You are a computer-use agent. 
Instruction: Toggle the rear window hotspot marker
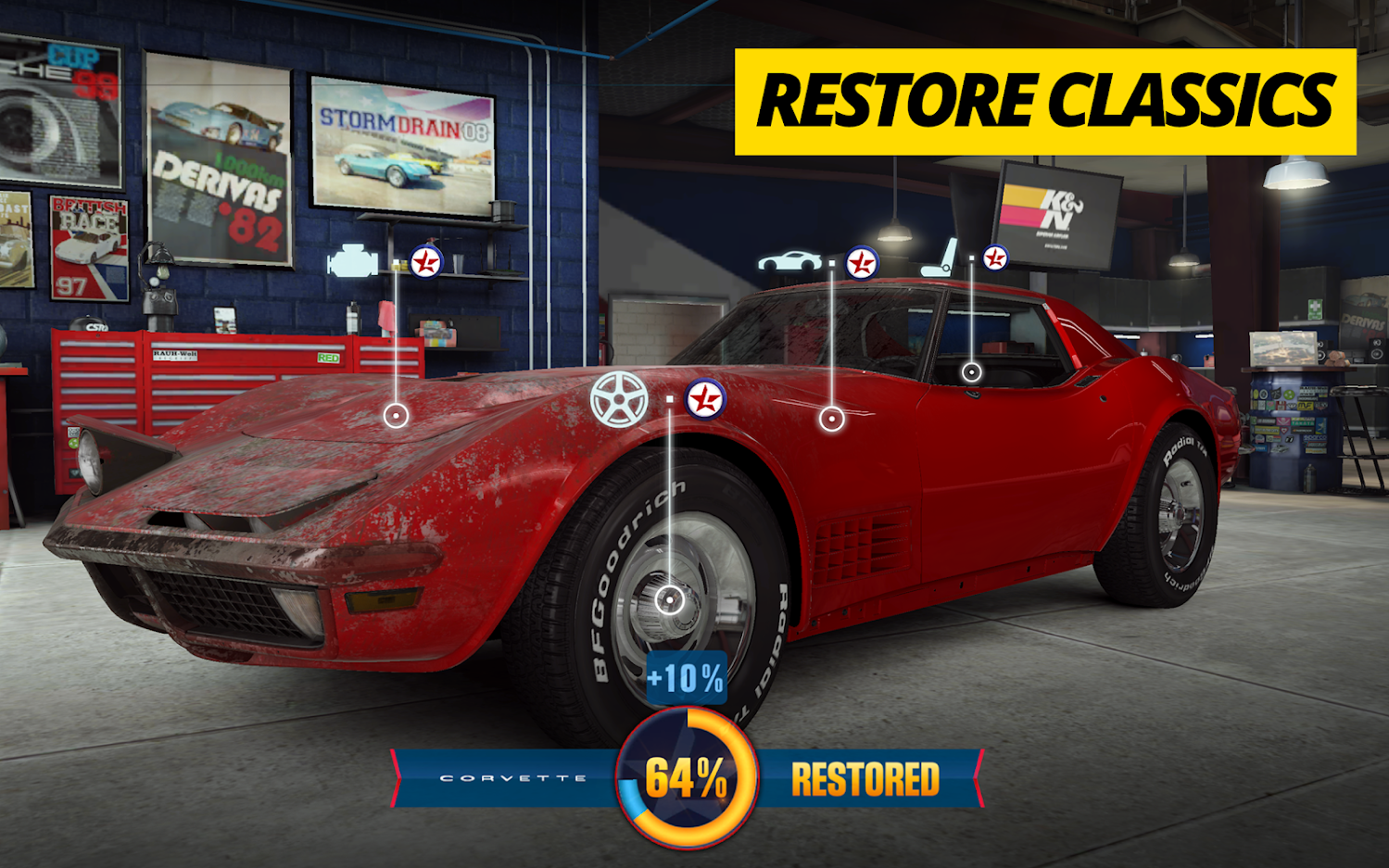(x=971, y=373)
